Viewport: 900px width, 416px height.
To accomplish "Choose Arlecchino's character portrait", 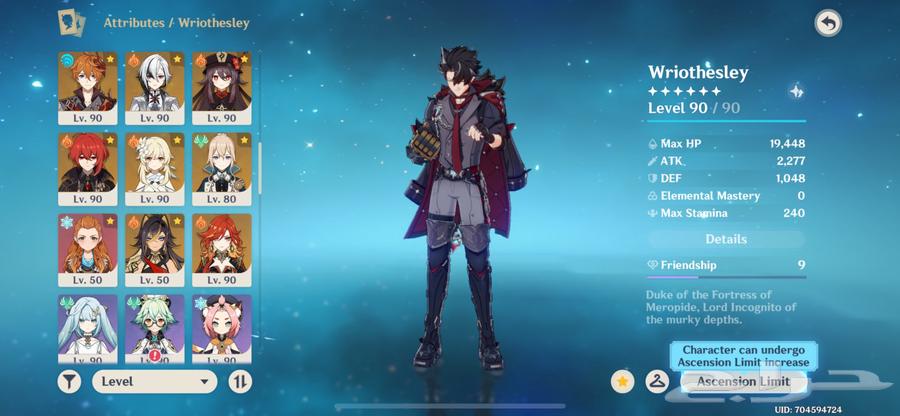I will coord(155,89).
